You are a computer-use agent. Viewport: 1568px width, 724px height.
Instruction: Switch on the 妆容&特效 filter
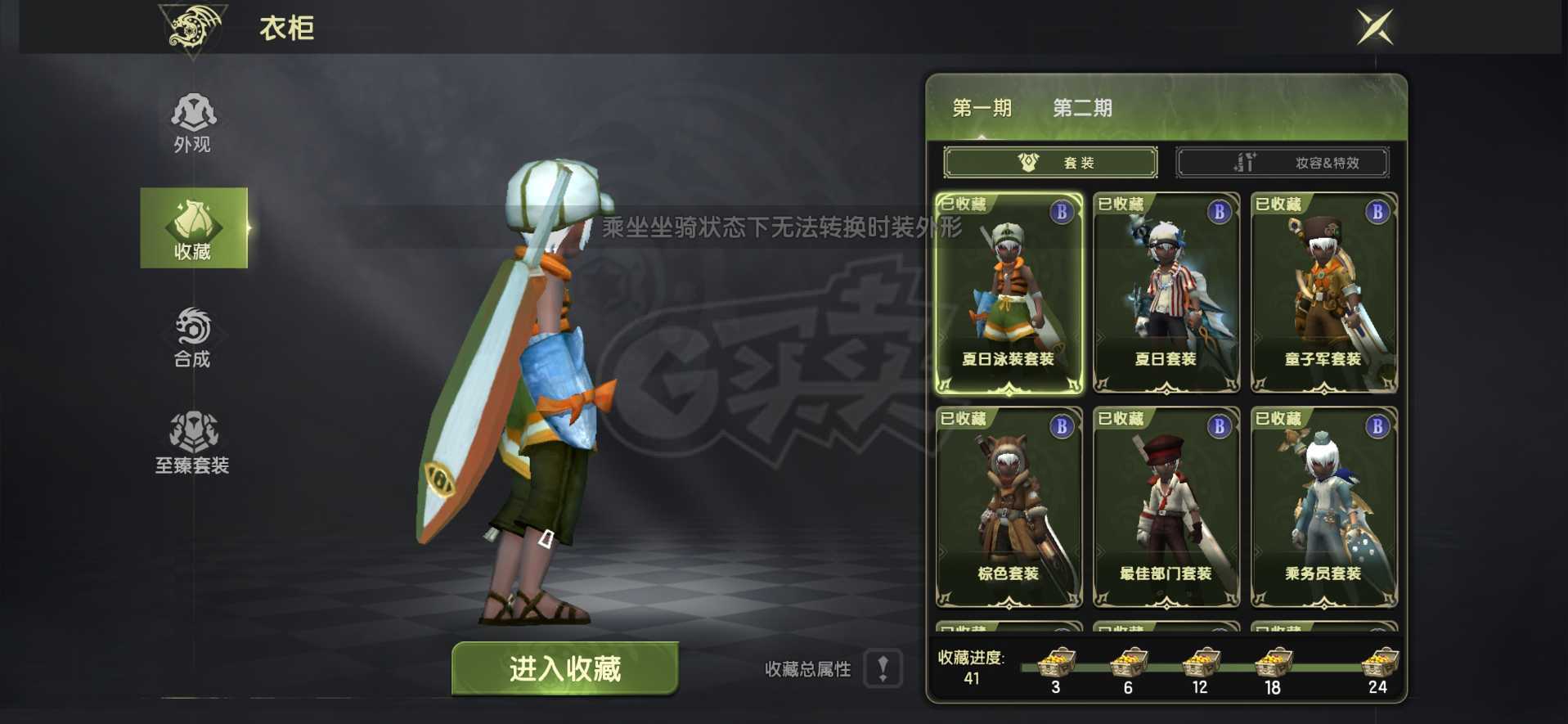pos(1282,161)
